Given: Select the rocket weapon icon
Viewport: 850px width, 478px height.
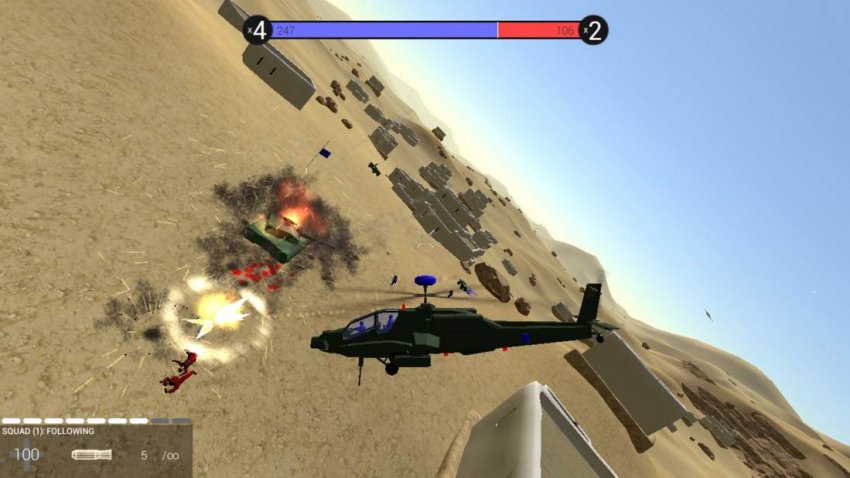Looking at the screenshot, I should pos(91,455).
